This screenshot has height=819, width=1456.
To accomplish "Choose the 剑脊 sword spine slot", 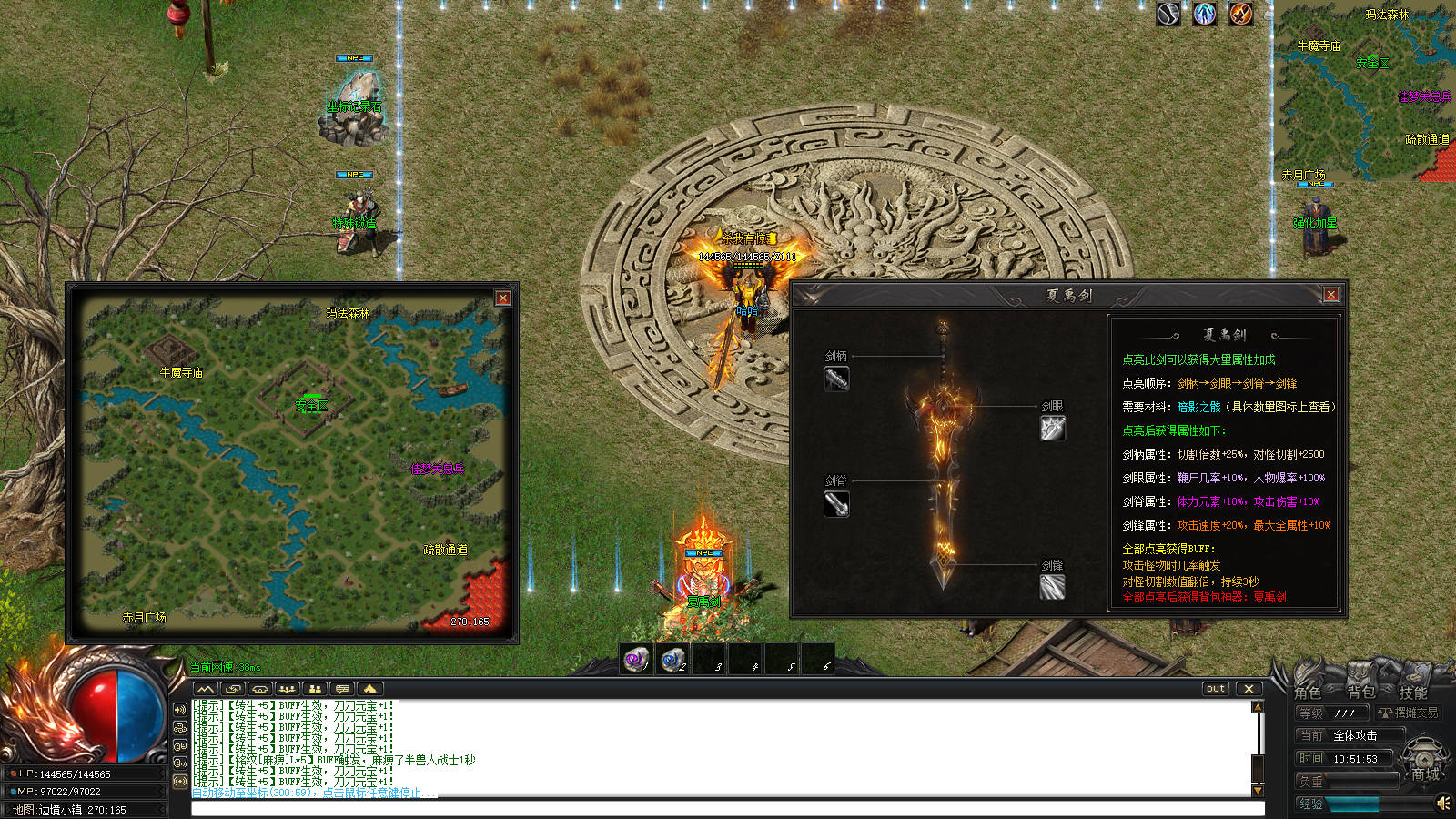I will (836, 503).
